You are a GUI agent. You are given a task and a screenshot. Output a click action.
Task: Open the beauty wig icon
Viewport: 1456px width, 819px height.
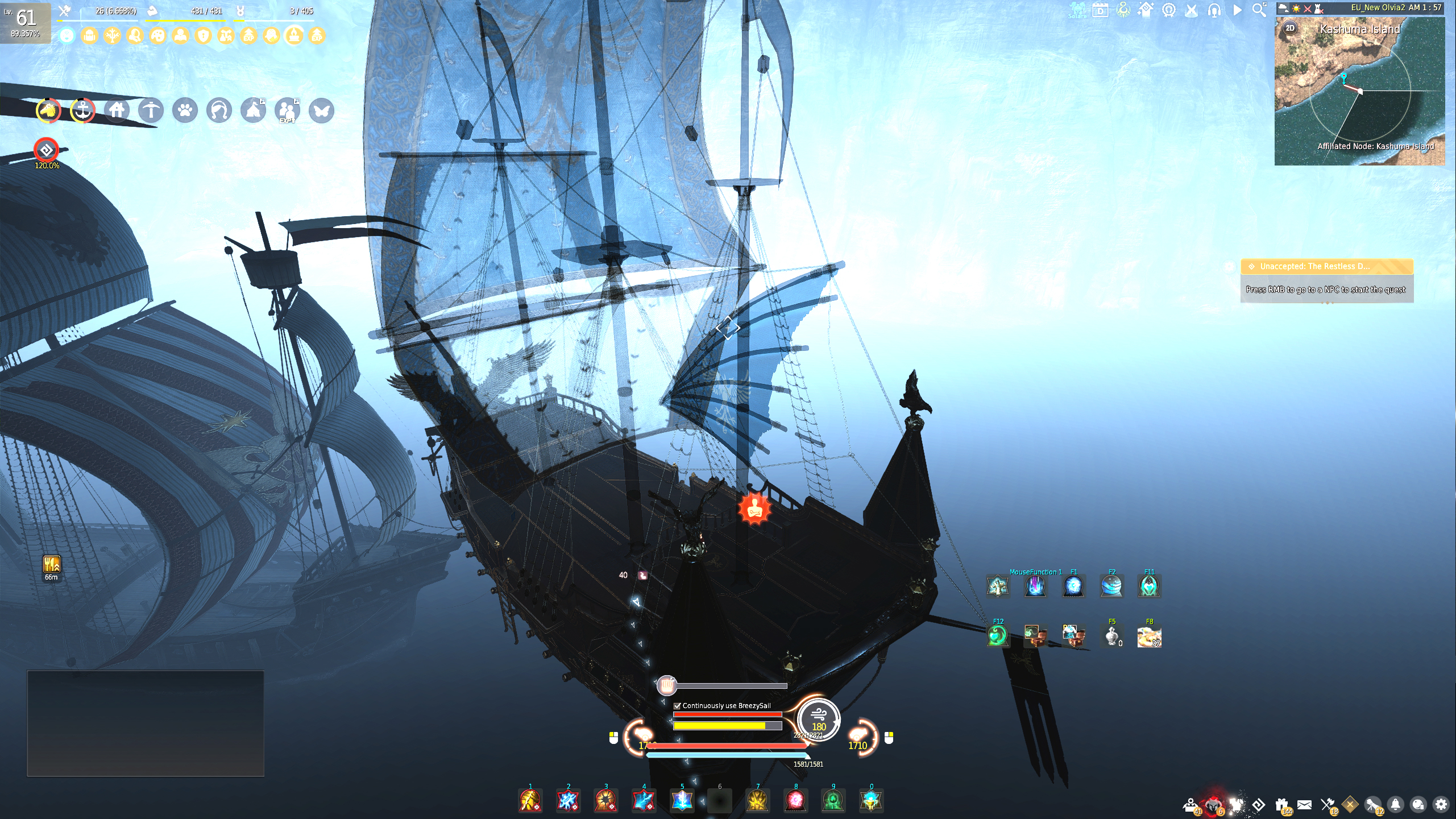[x=219, y=111]
